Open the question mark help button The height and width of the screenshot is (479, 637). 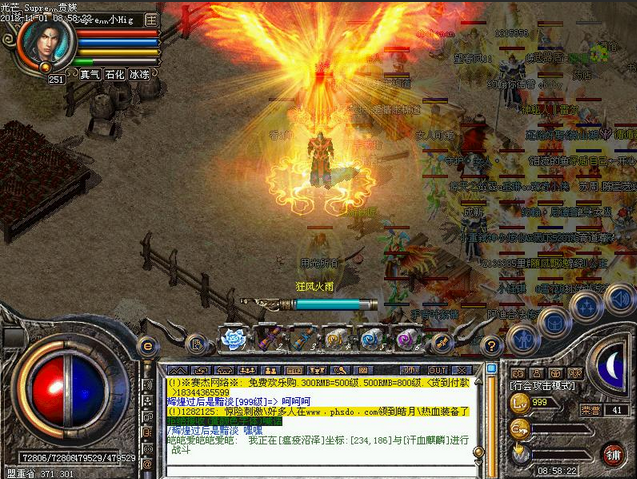490,344
